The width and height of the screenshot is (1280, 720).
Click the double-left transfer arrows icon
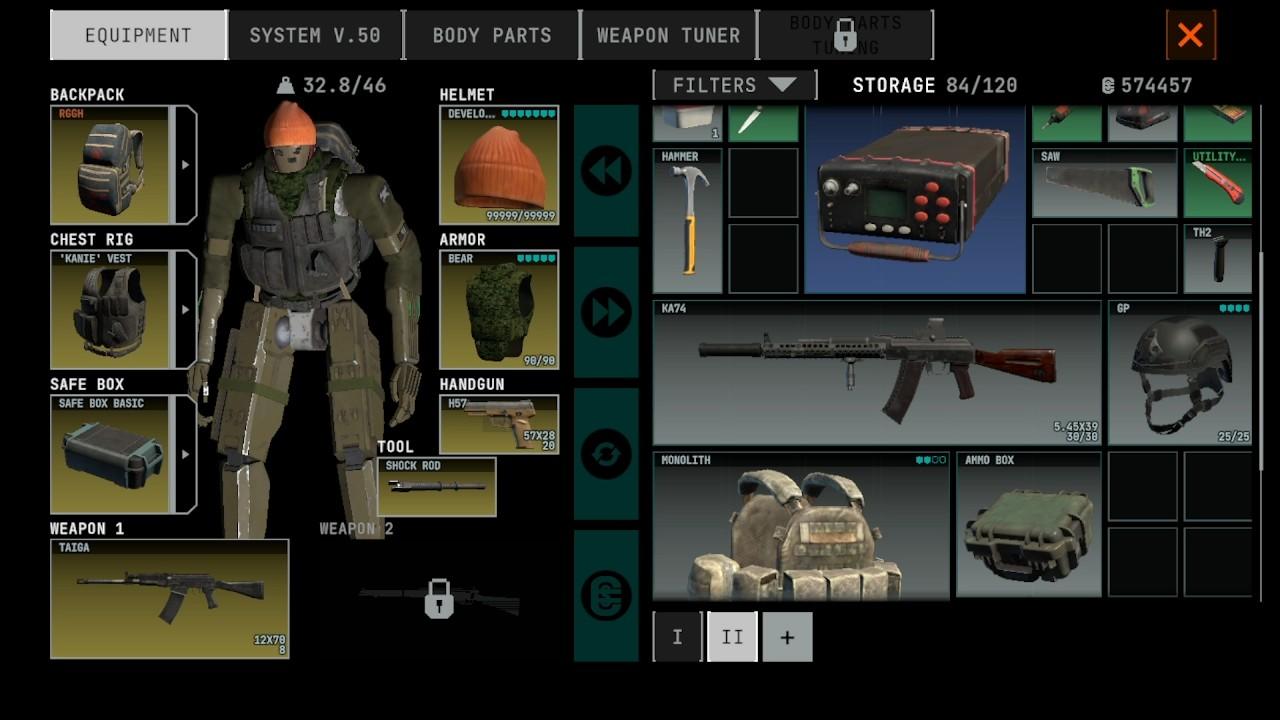[x=605, y=170]
